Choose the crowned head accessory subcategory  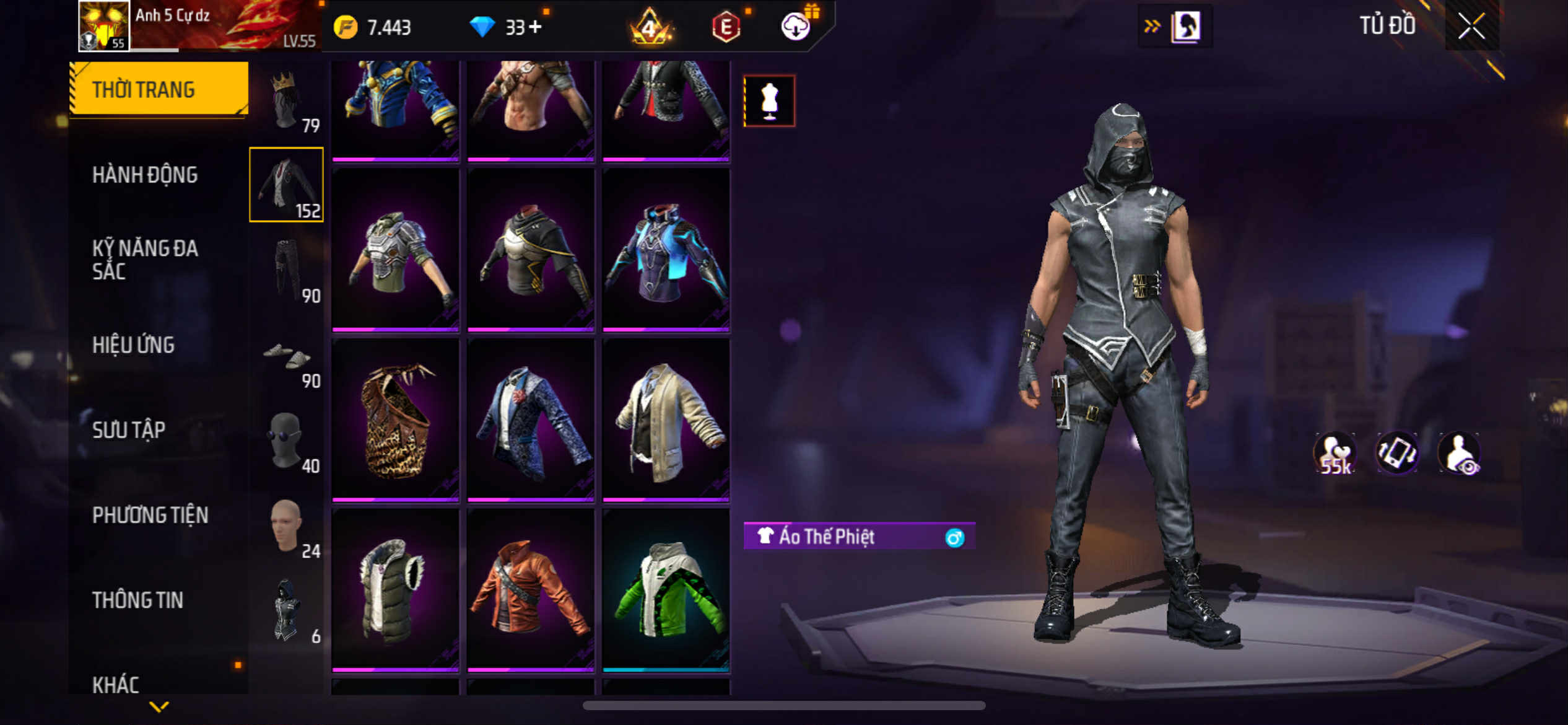[x=286, y=100]
